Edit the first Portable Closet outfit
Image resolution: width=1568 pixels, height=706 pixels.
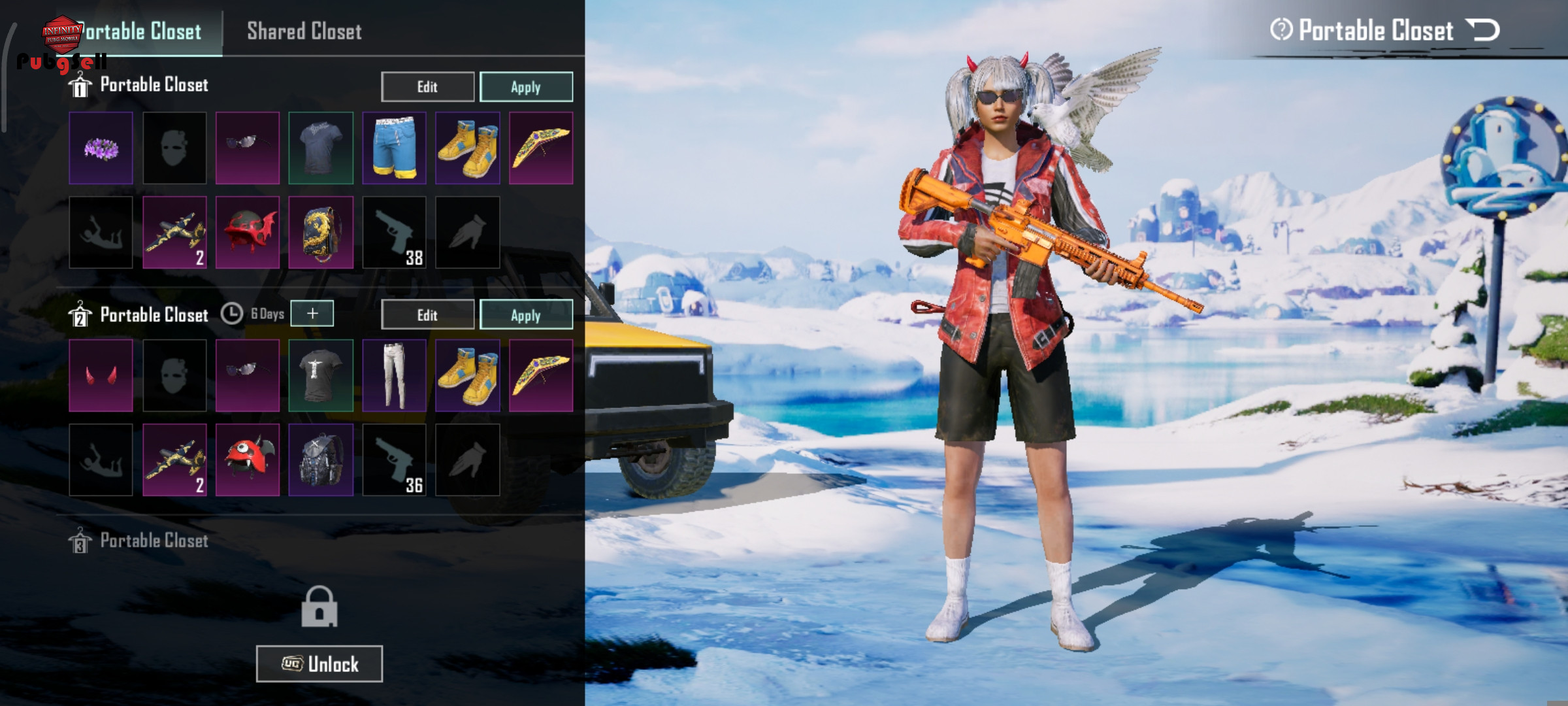pos(427,87)
